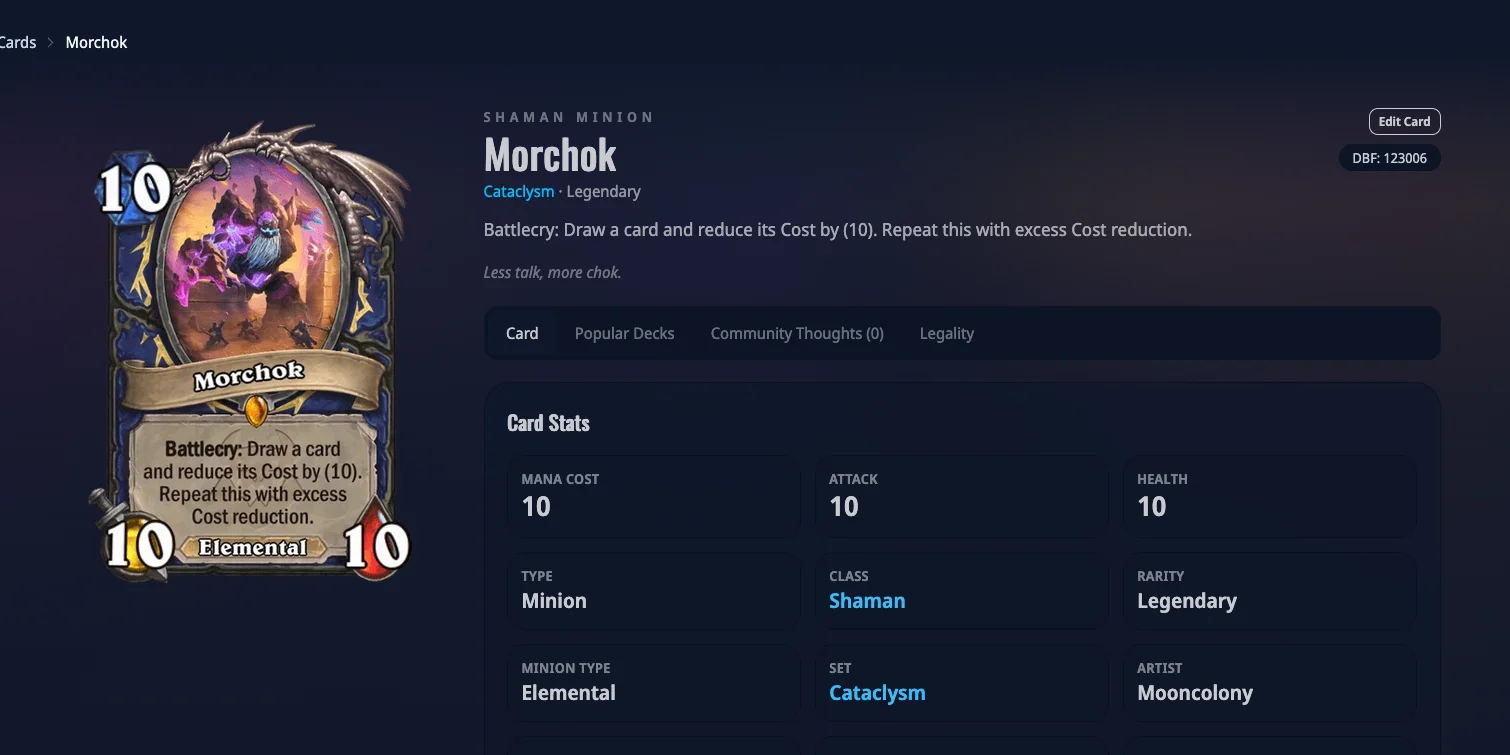Open the Shaman class link
Screen dimensions: 1510x755
867,601
